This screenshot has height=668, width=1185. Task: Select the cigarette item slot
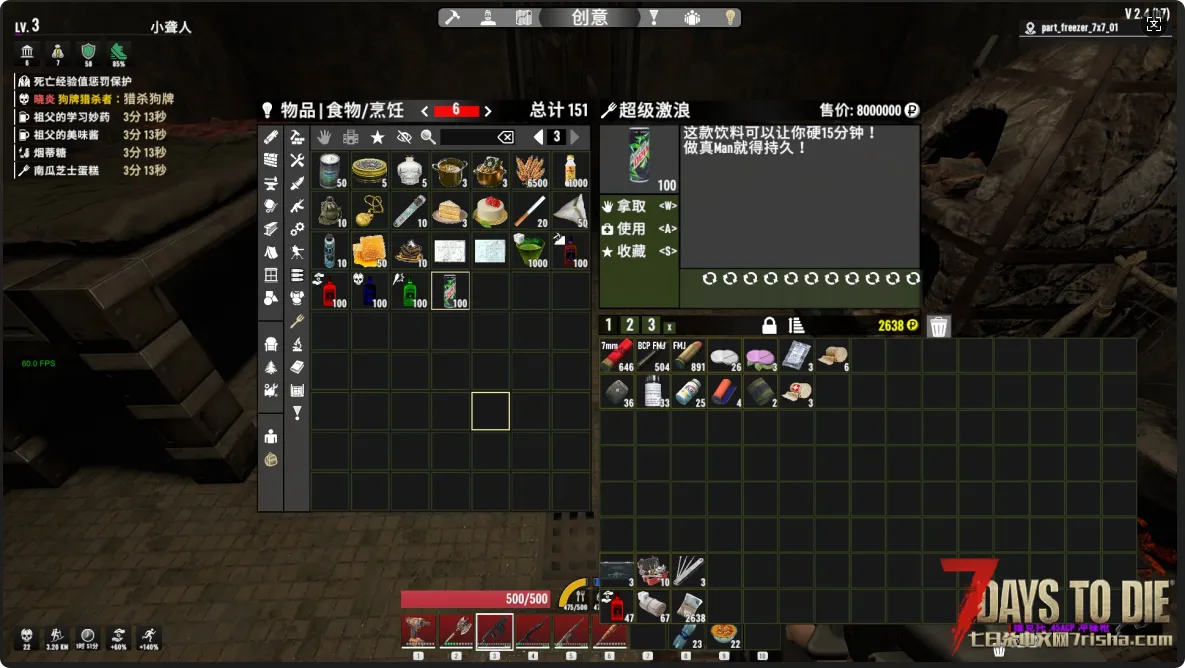pyautogui.click(x=530, y=211)
